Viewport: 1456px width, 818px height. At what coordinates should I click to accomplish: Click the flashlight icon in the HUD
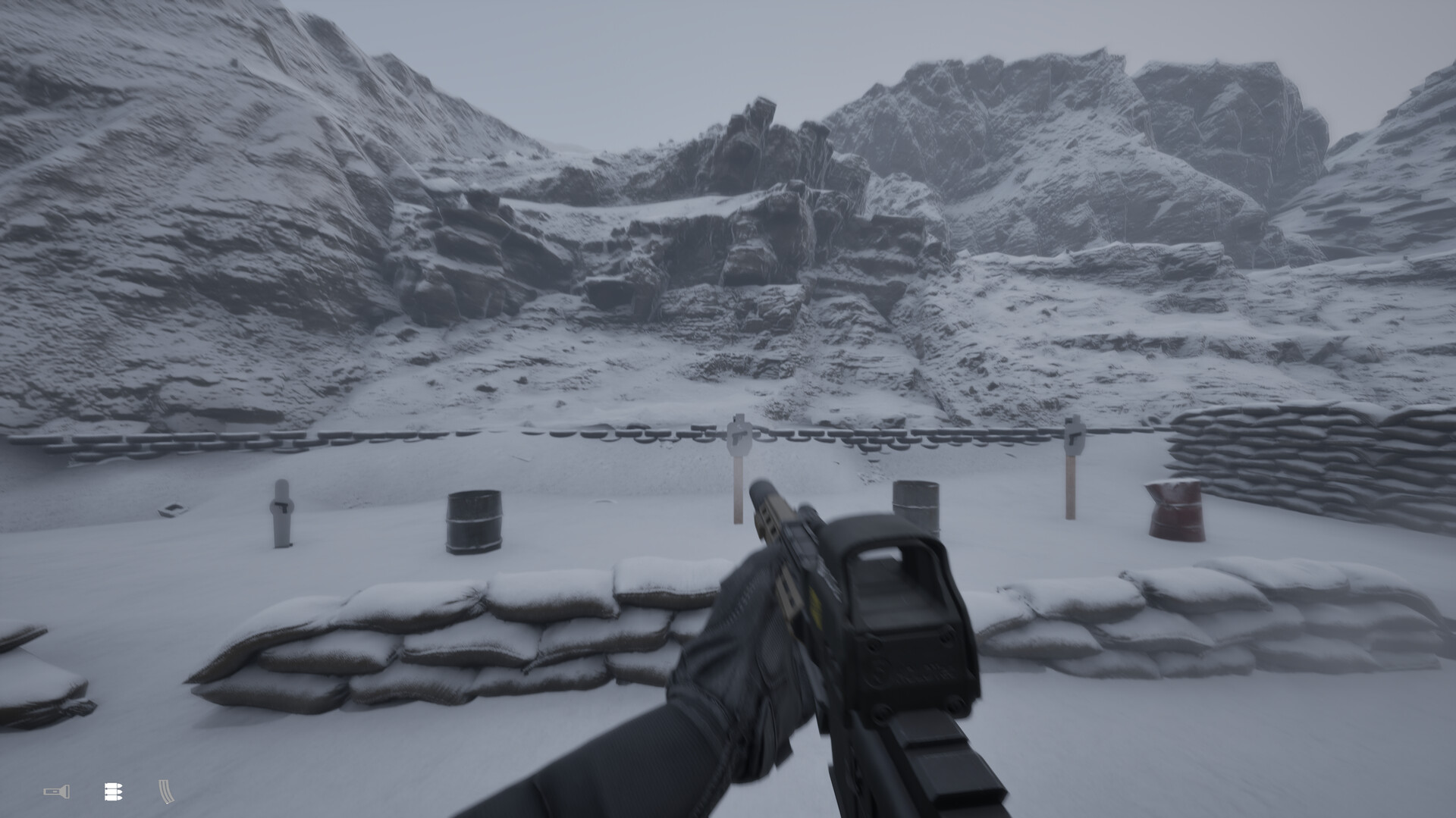(57, 791)
